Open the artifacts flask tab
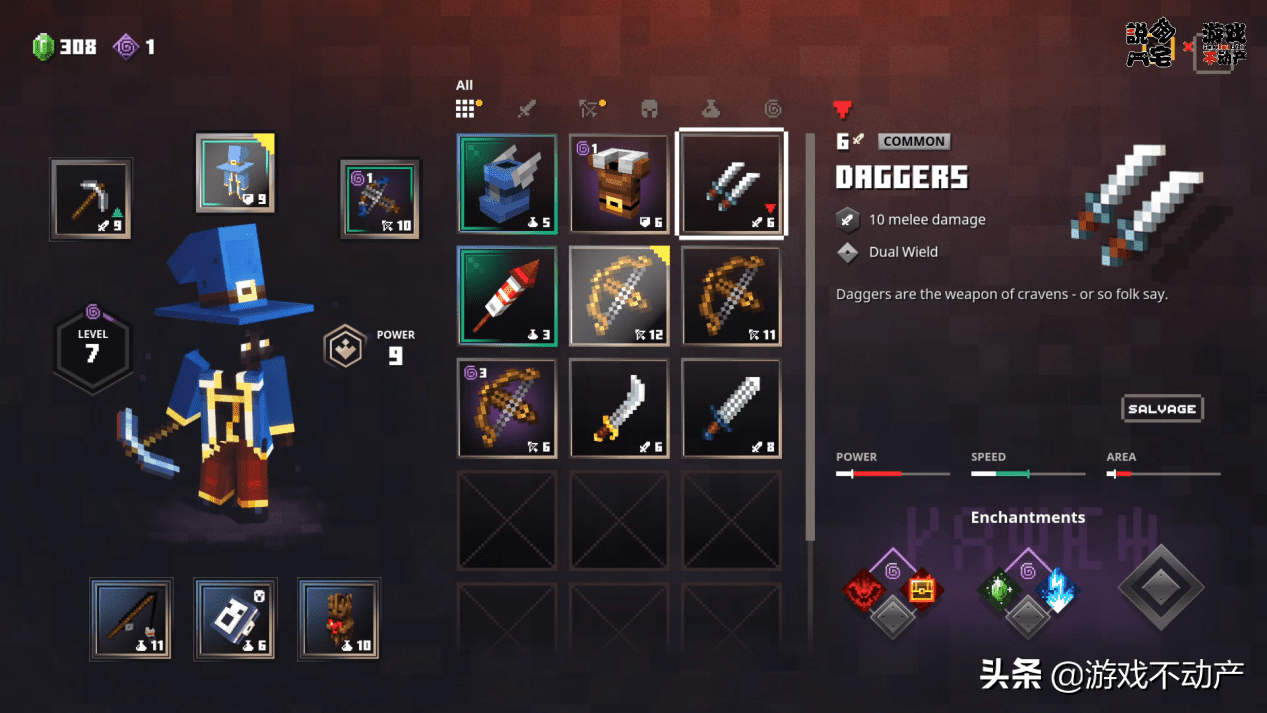1267x713 pixels. click(x=710, y=108)
